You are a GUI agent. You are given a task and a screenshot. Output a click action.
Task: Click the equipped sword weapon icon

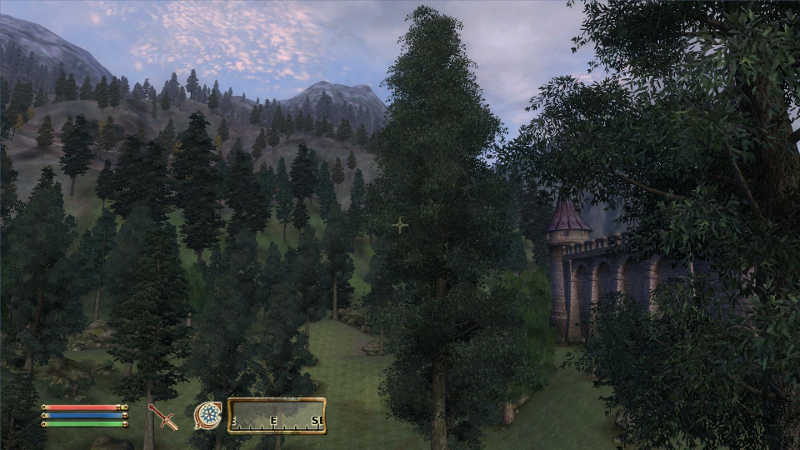coord(162,416)
